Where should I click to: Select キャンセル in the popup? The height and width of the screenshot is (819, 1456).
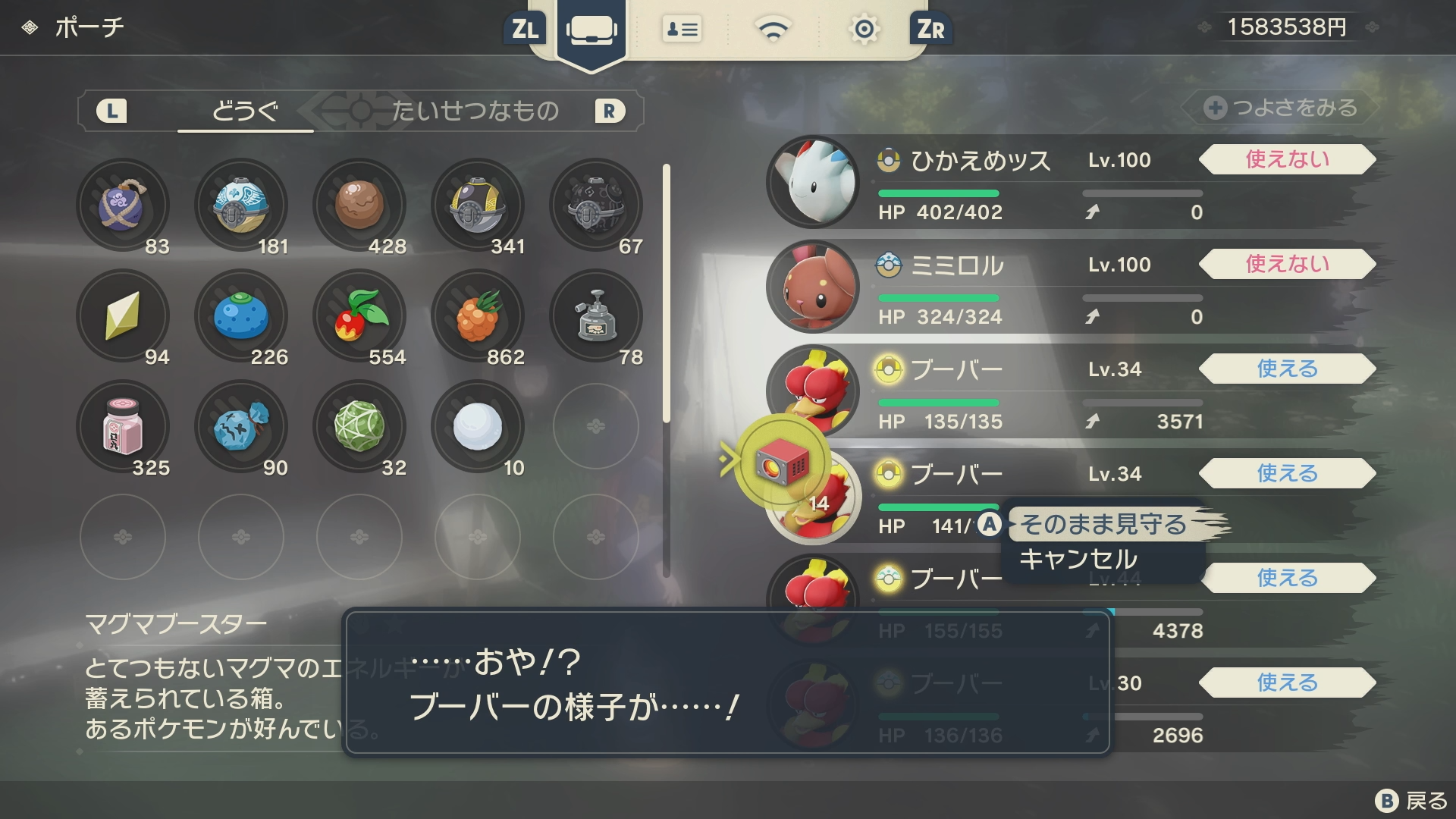click(x=1078, y=560)
